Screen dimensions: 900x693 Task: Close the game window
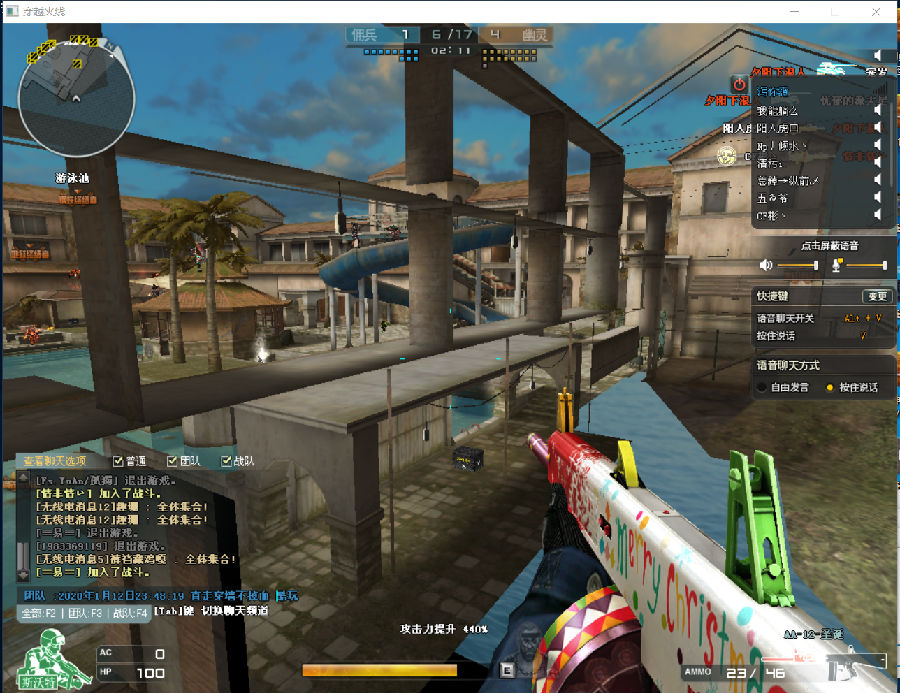coord(877,11)
